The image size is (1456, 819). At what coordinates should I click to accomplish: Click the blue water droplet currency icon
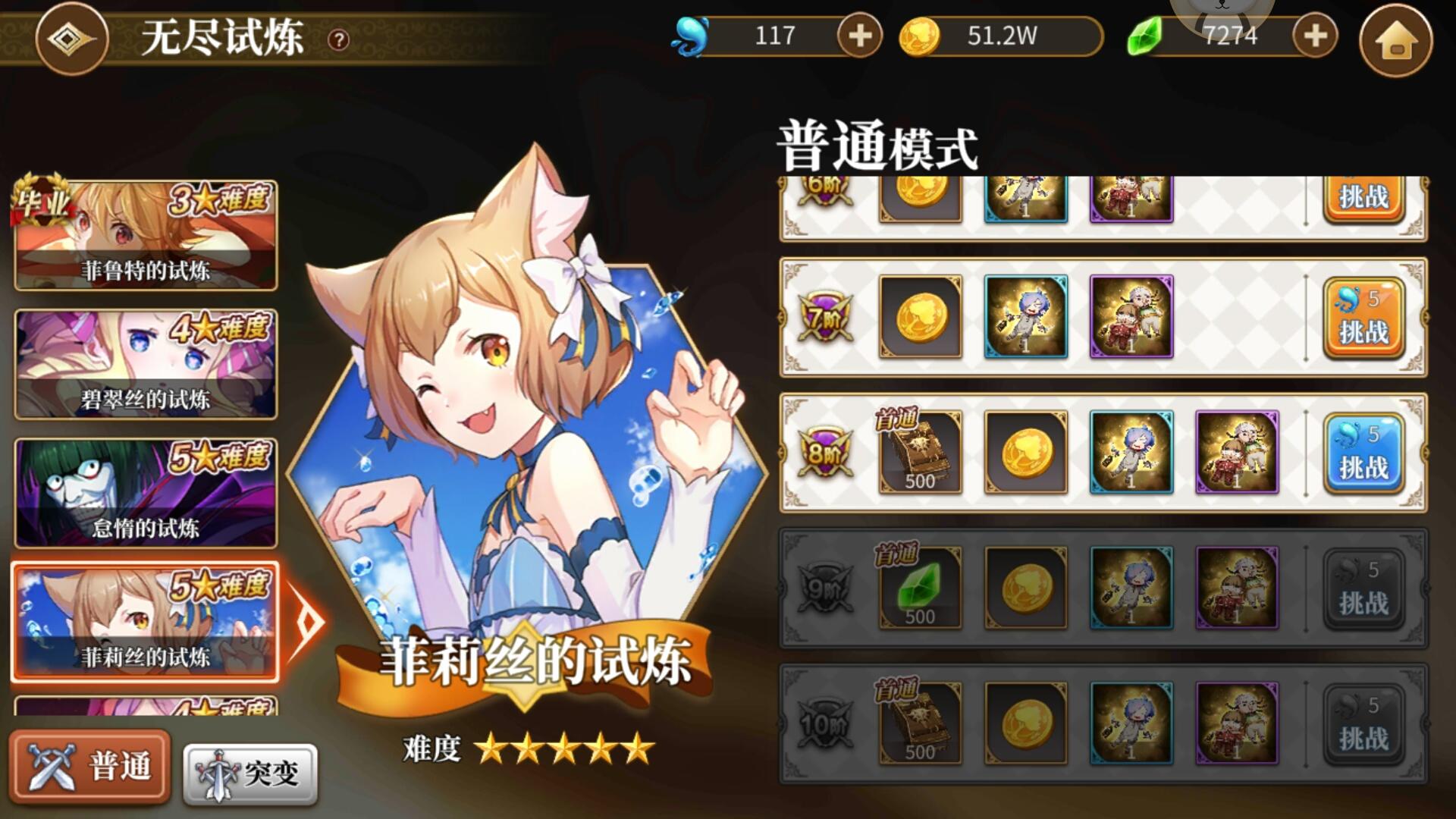point(692,34)
